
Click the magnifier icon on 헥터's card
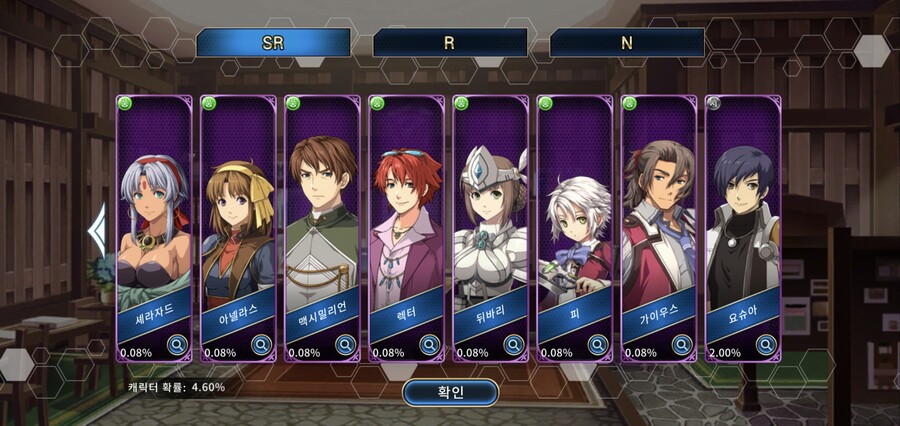(x=429, y=345)
